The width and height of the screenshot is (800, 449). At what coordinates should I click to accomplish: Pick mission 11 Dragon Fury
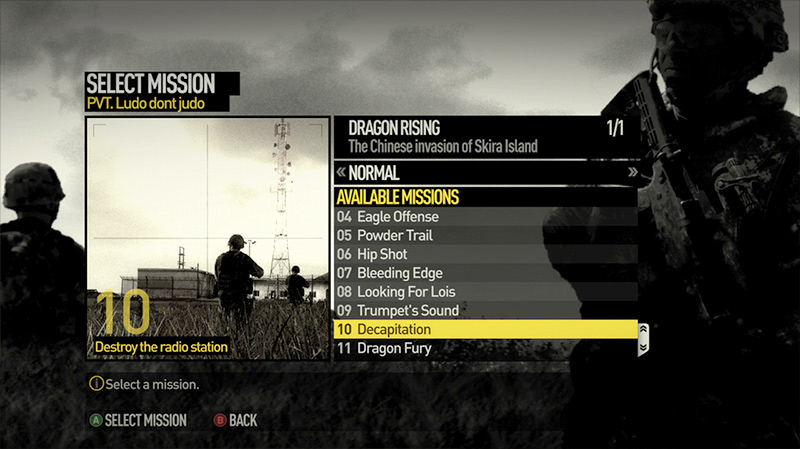pyautogui.click(x=484, y=348)
